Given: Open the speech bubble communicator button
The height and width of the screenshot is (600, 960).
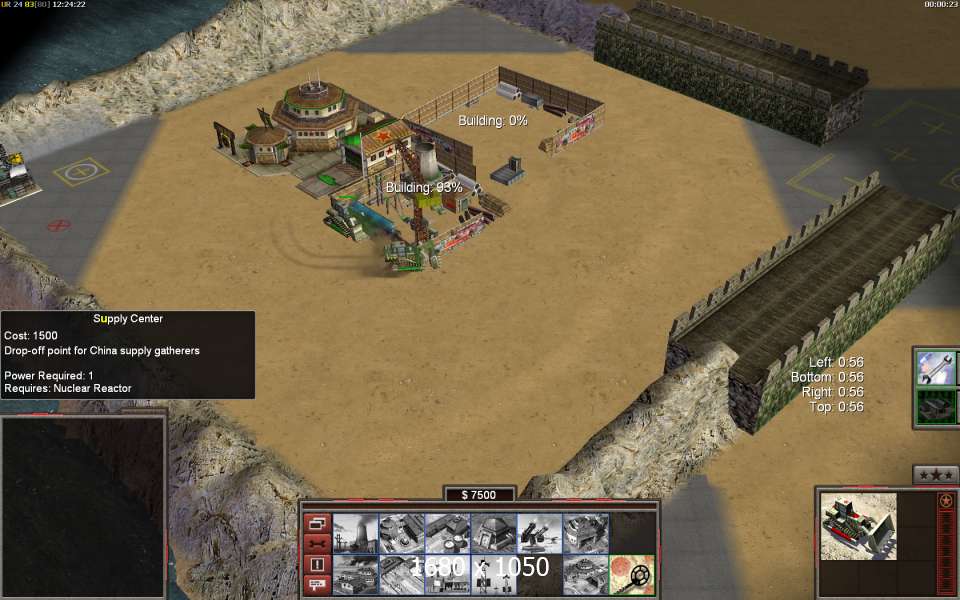Looking at the screenshot, I should click(x=317, y=584).
